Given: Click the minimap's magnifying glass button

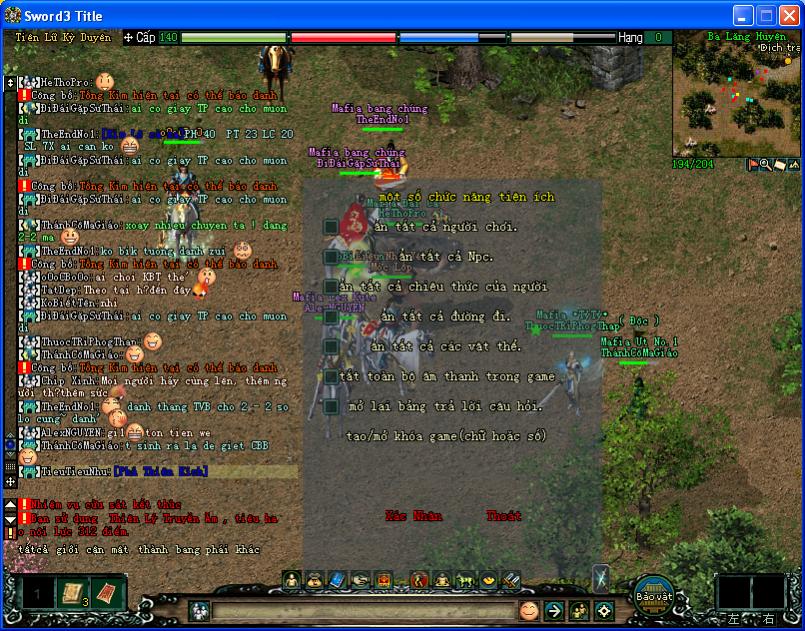Looking at the screenshot, I should pos(766,165).
